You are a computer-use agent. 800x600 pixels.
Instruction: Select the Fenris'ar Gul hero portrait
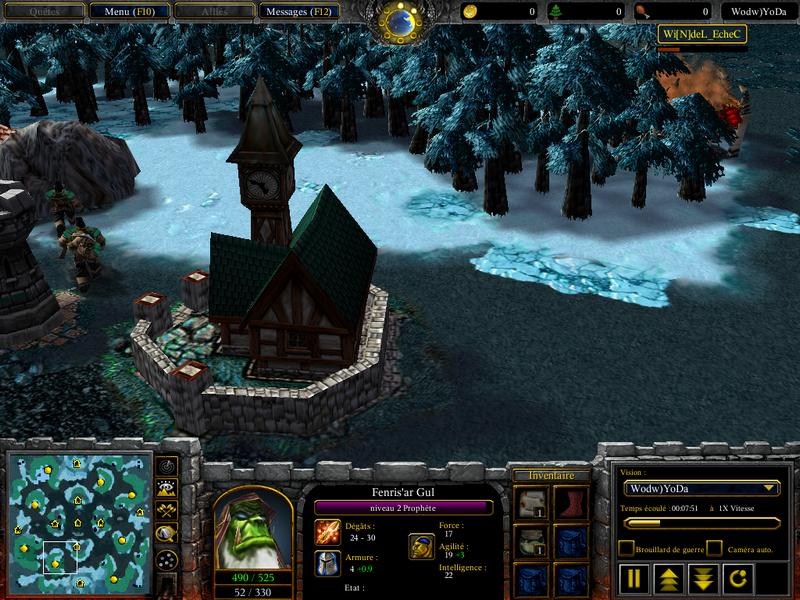[253, 527]
